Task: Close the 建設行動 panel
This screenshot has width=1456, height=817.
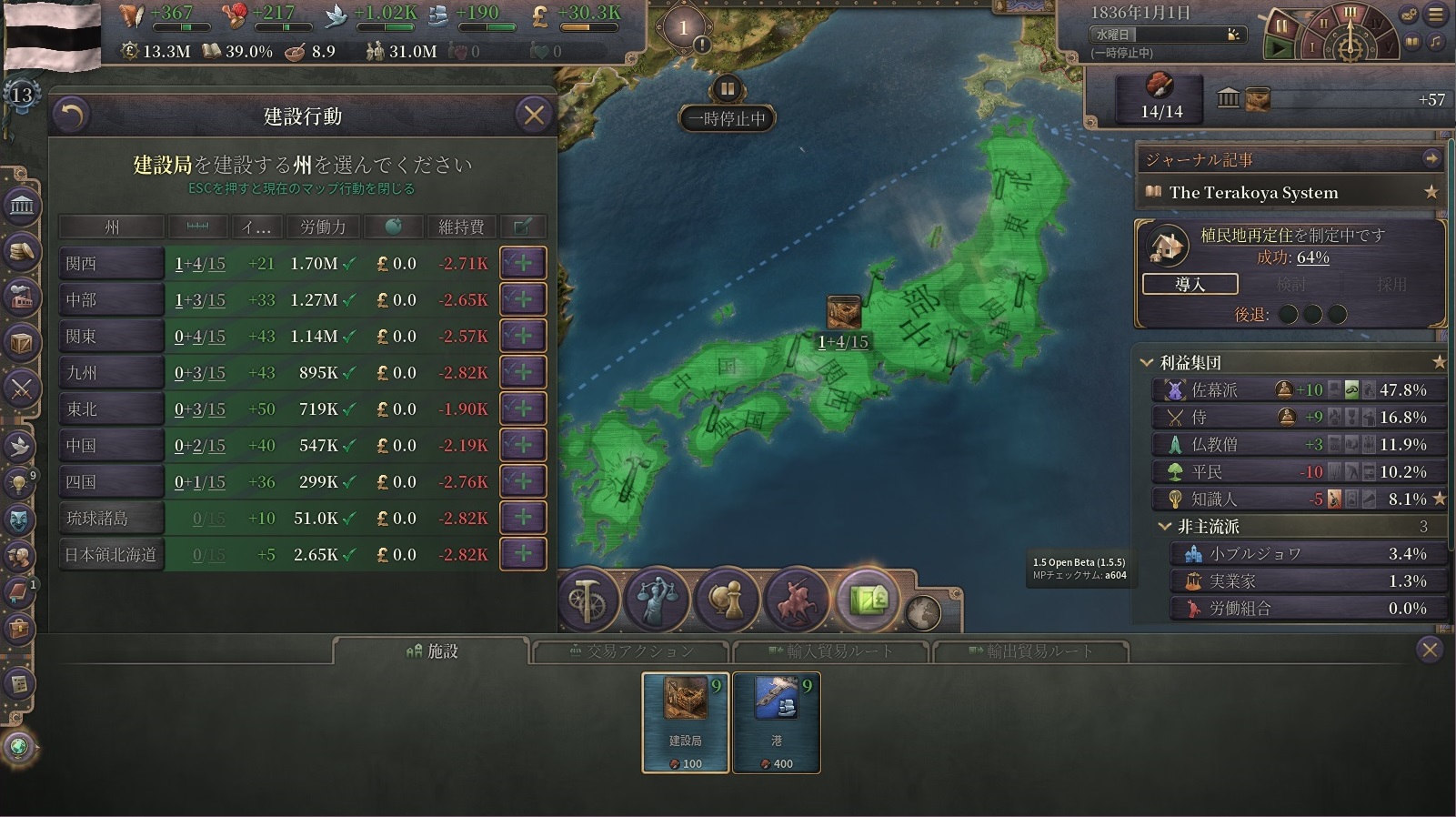Action: pyautogui.click(x=534, y=116)
